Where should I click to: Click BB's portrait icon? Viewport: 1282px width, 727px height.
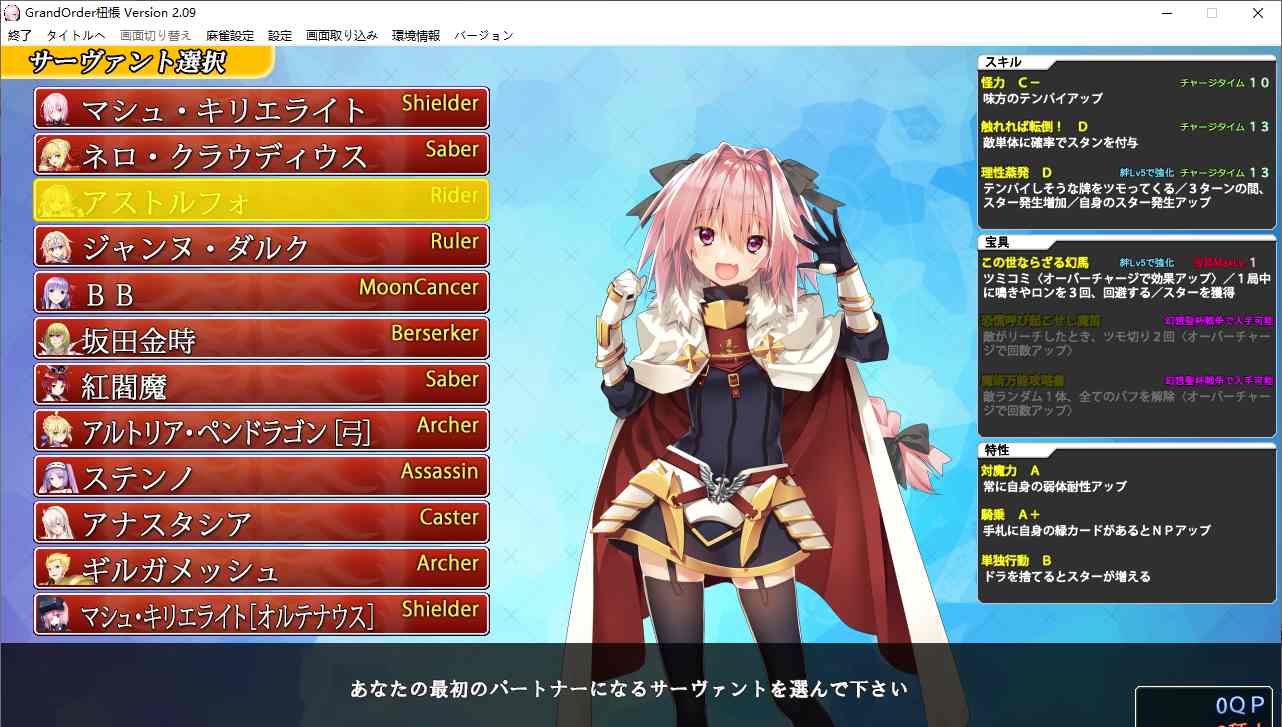[x=54, y=291]
